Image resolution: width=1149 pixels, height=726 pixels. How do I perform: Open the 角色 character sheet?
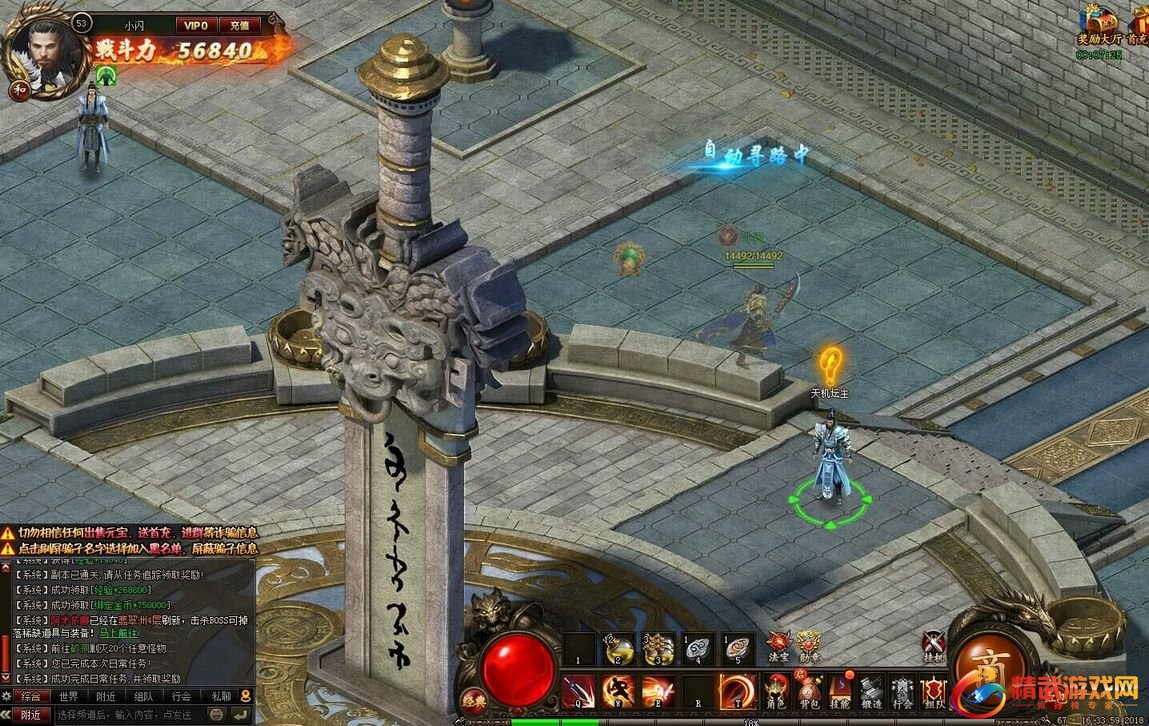click(776, 690)
